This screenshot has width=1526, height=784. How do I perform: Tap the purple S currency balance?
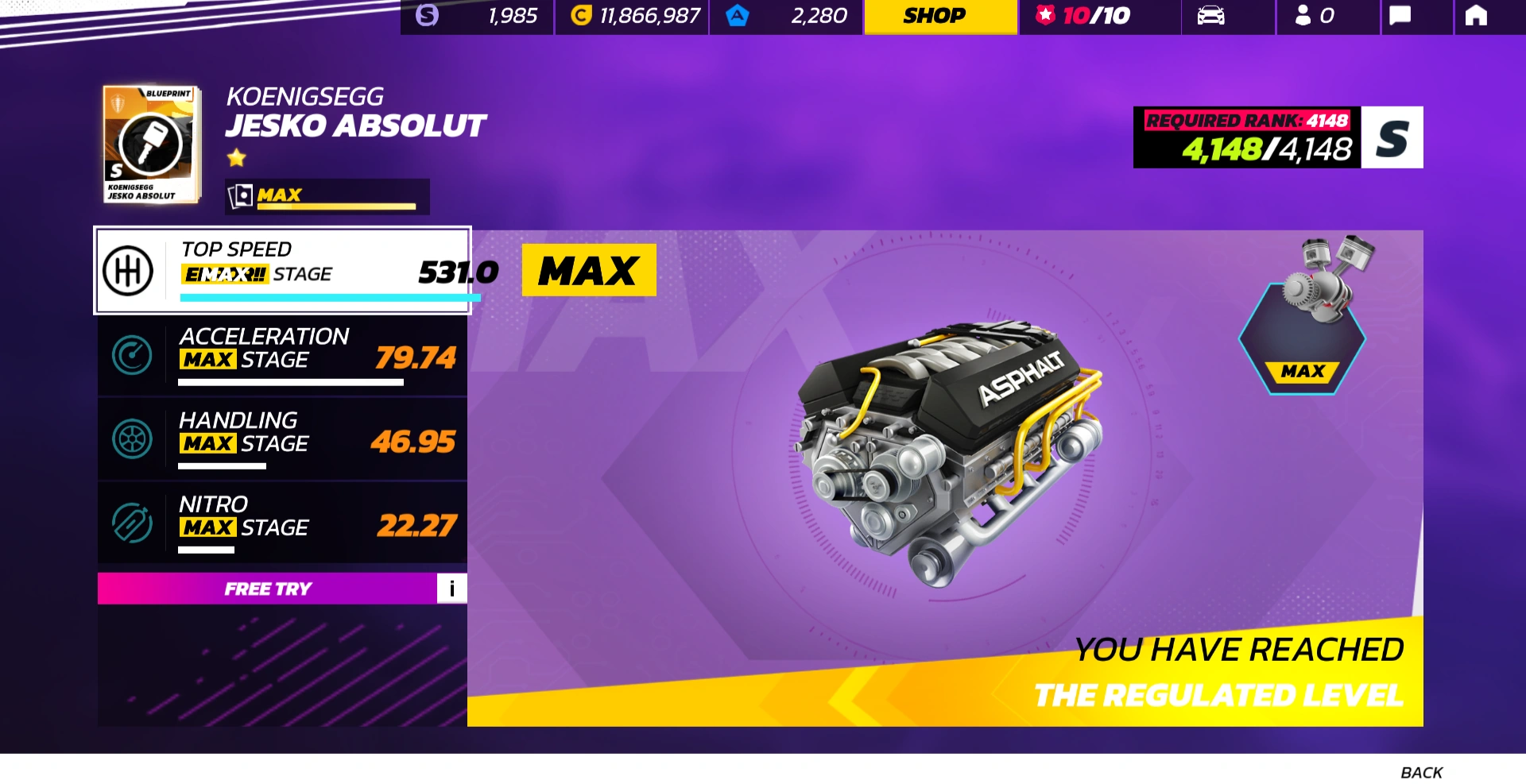pyautogui.click(x=478, y=16)
